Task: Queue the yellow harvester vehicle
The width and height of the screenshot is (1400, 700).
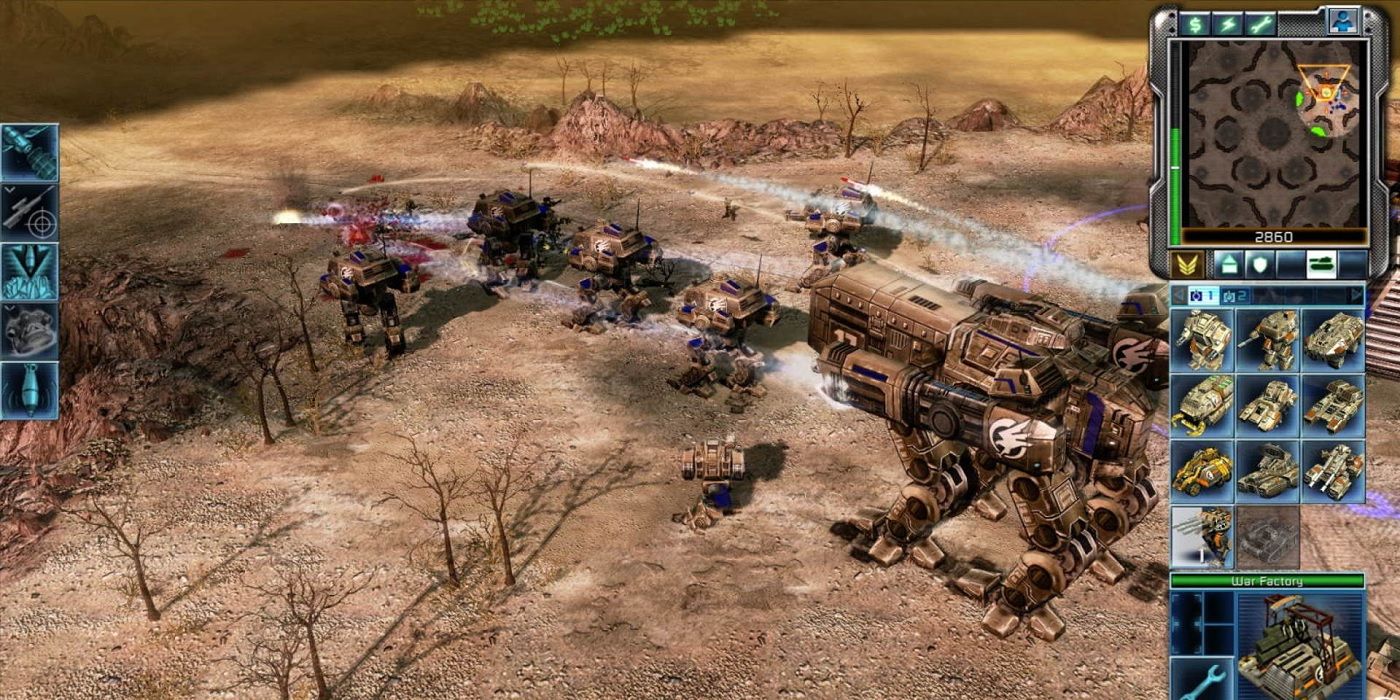Action: coord(1202,470)
